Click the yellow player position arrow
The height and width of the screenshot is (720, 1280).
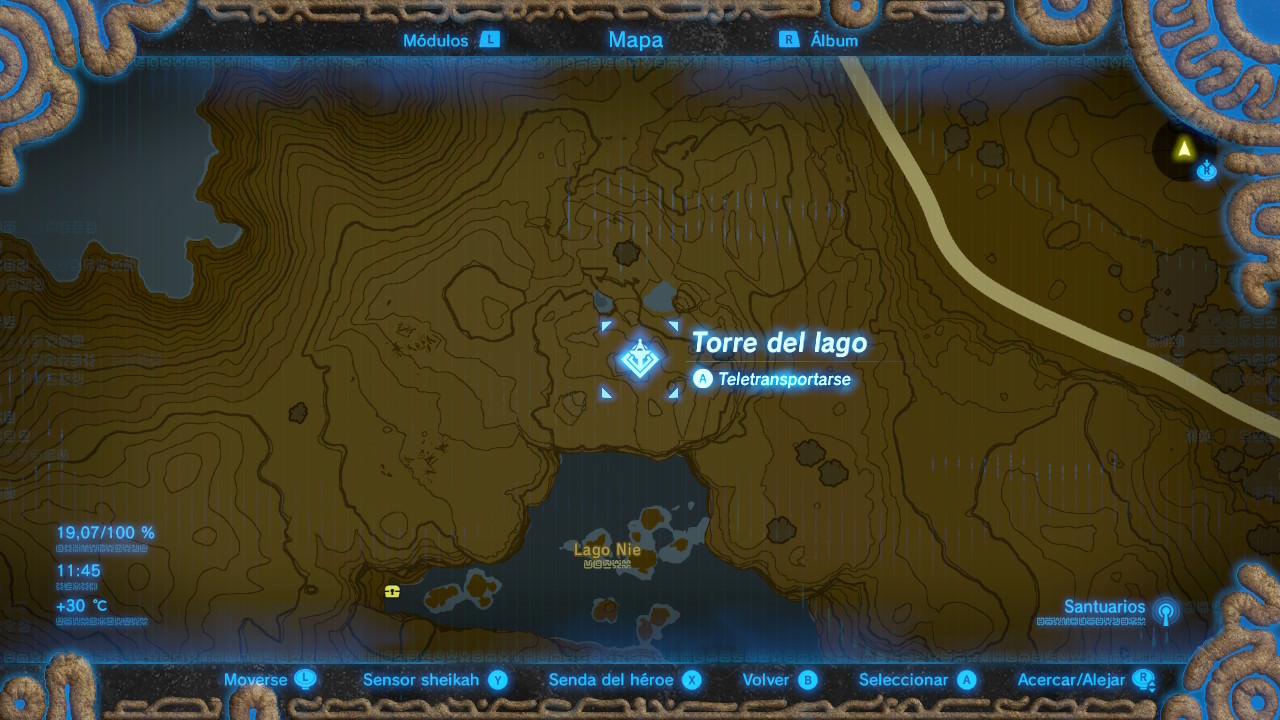[1184, 149]
